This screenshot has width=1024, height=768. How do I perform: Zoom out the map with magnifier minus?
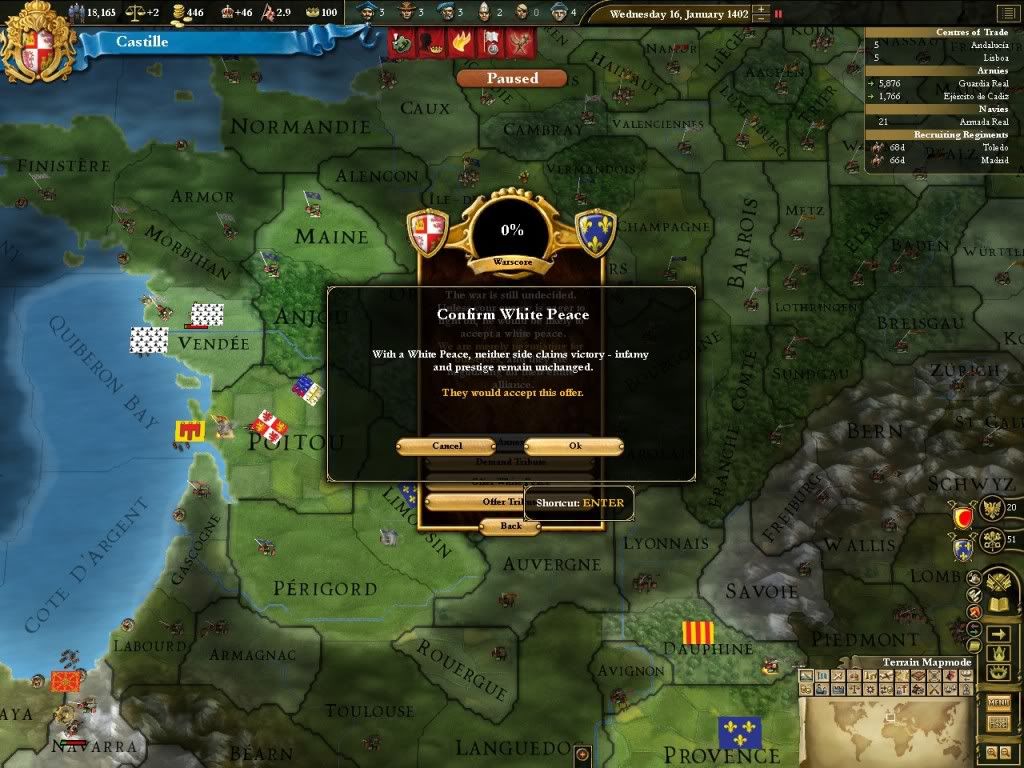(x=1005, y=752)
